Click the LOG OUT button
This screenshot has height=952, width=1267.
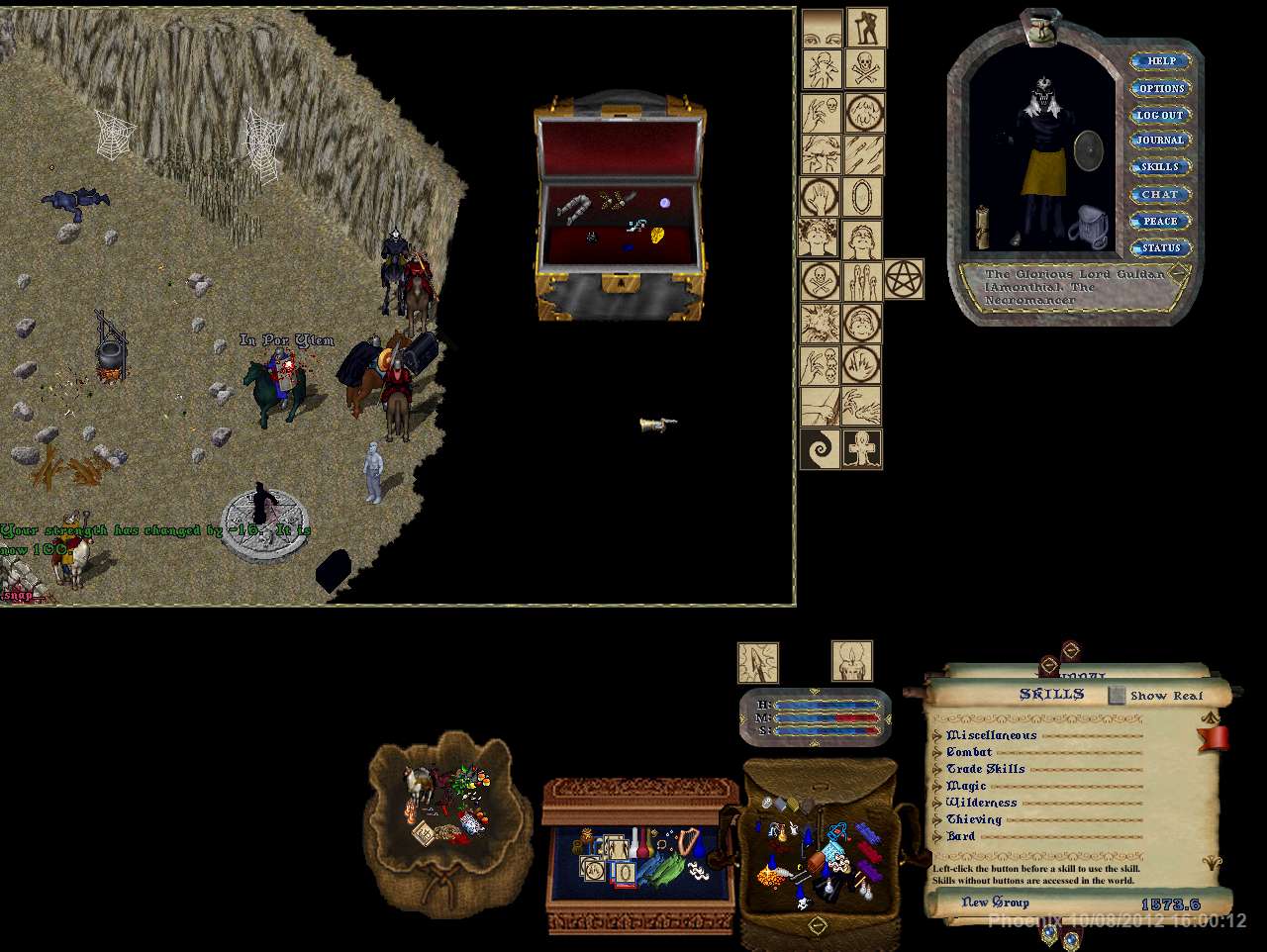[x=1160, y=115]
